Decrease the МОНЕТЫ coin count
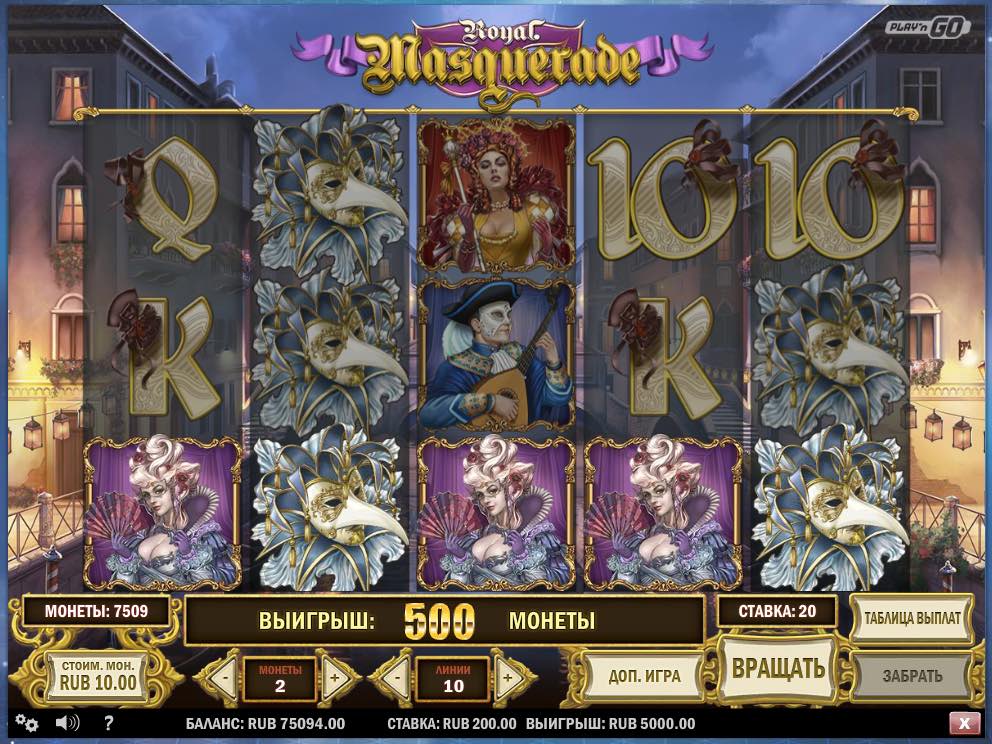Screen dimensions: 992x744 pyautogui.click(x=227, y=677)
